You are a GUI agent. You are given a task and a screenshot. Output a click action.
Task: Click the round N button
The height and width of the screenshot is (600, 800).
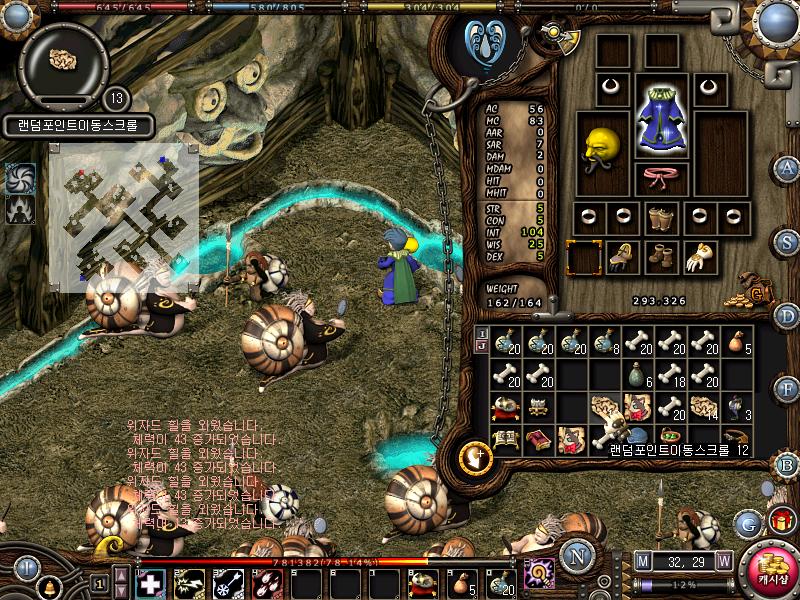(577, 553)
